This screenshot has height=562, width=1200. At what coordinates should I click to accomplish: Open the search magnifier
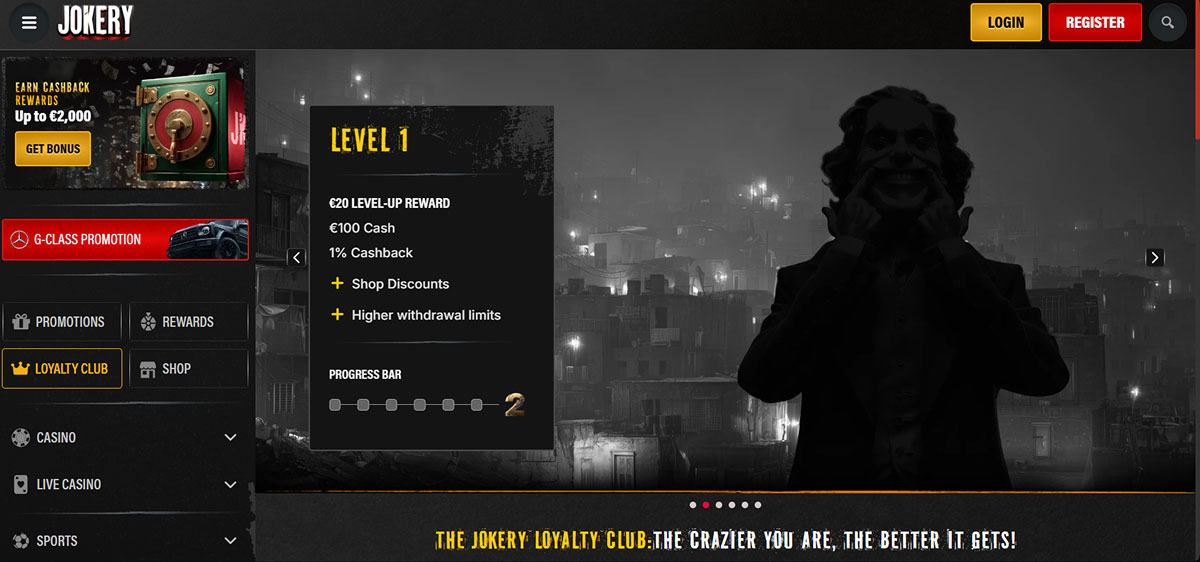1167,22
